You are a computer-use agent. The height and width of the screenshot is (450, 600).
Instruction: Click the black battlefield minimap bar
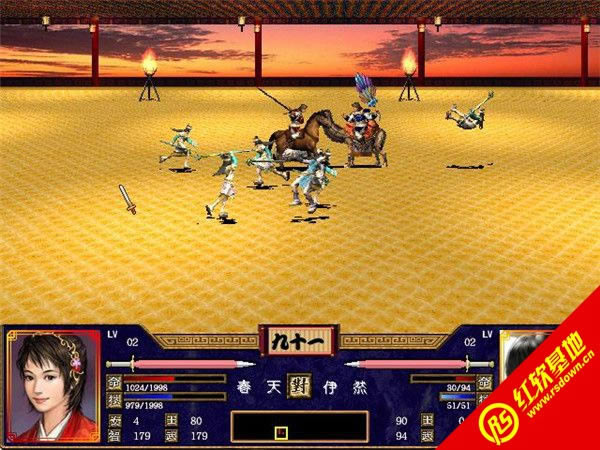point(299,427)
